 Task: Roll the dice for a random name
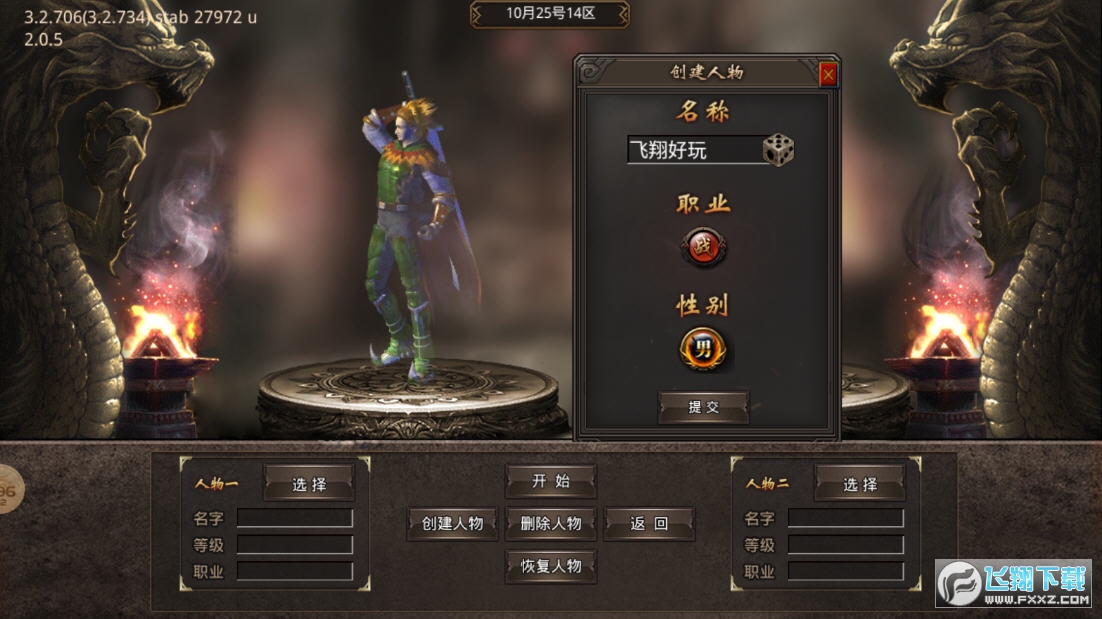779,151
